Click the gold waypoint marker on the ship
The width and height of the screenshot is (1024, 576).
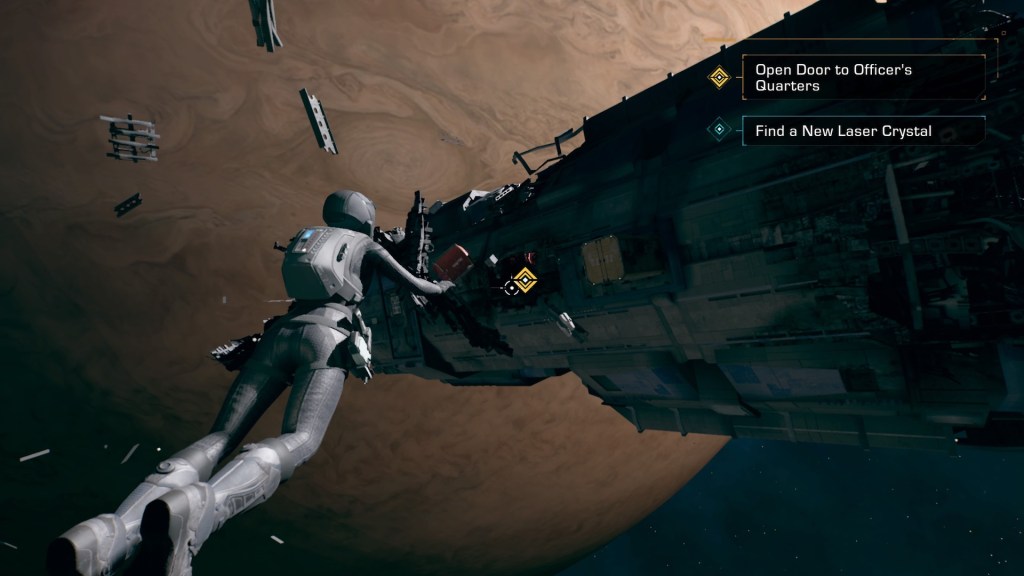point(525,280)
